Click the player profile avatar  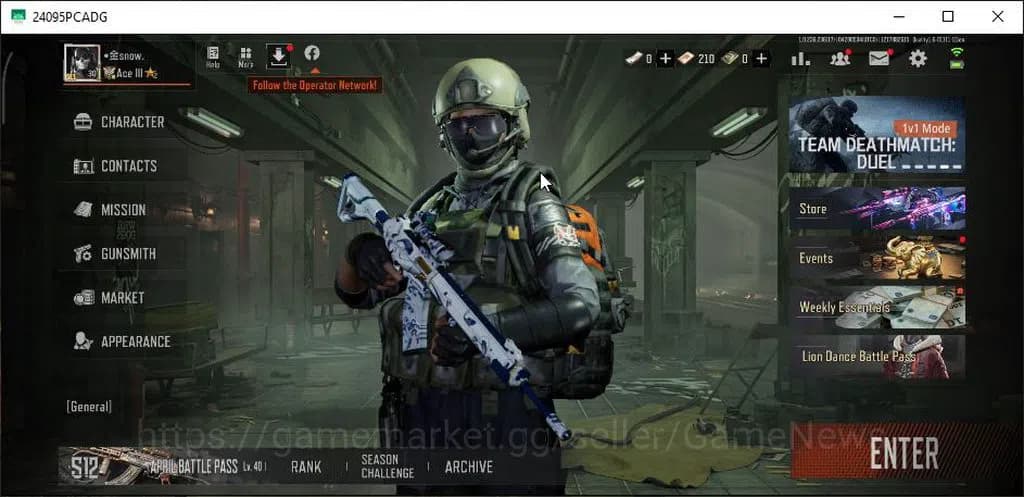point(79,61)
